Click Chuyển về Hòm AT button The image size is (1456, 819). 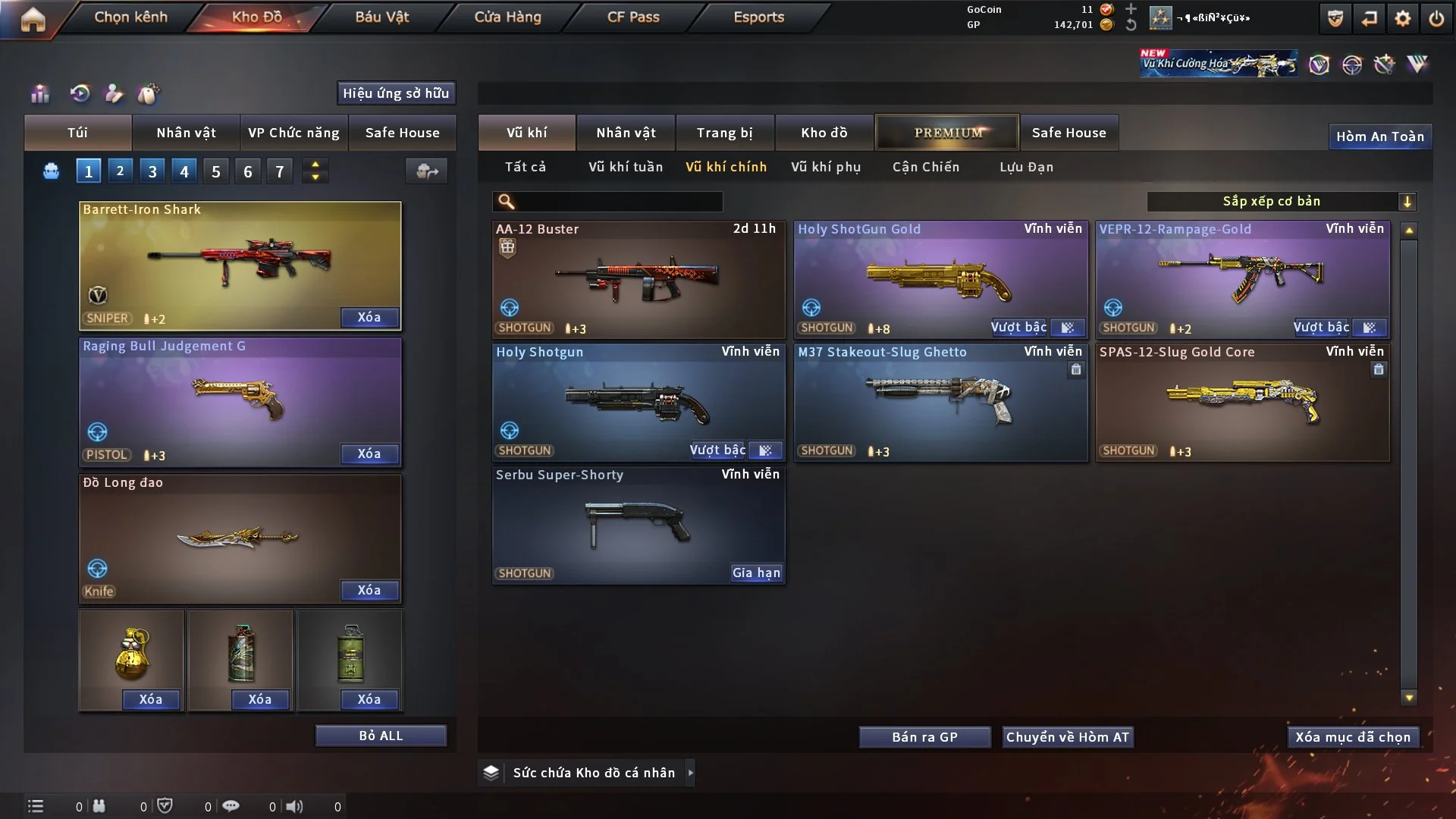click(1067, 737)
